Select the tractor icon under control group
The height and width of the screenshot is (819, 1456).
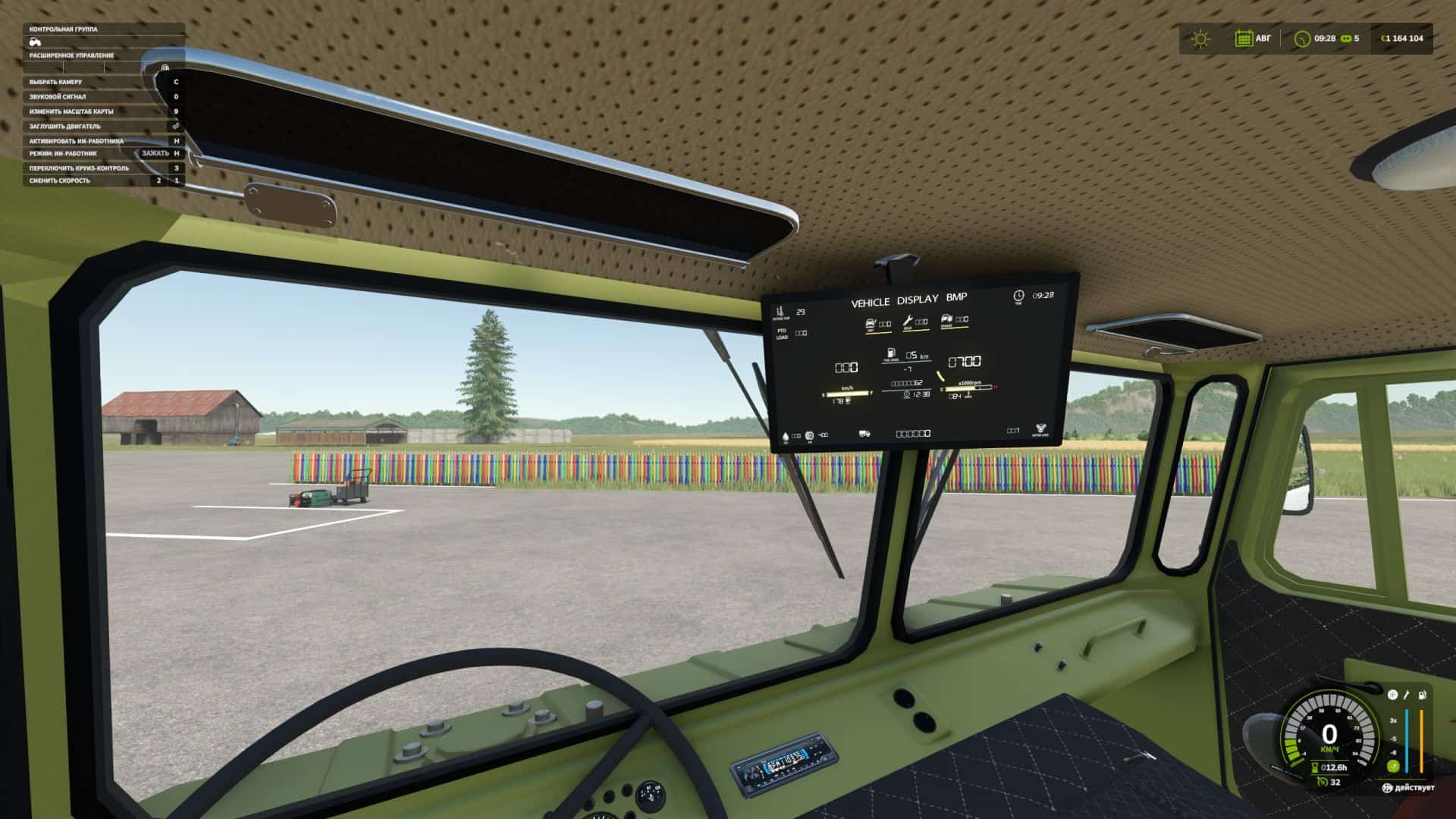(x=36, y=42)
